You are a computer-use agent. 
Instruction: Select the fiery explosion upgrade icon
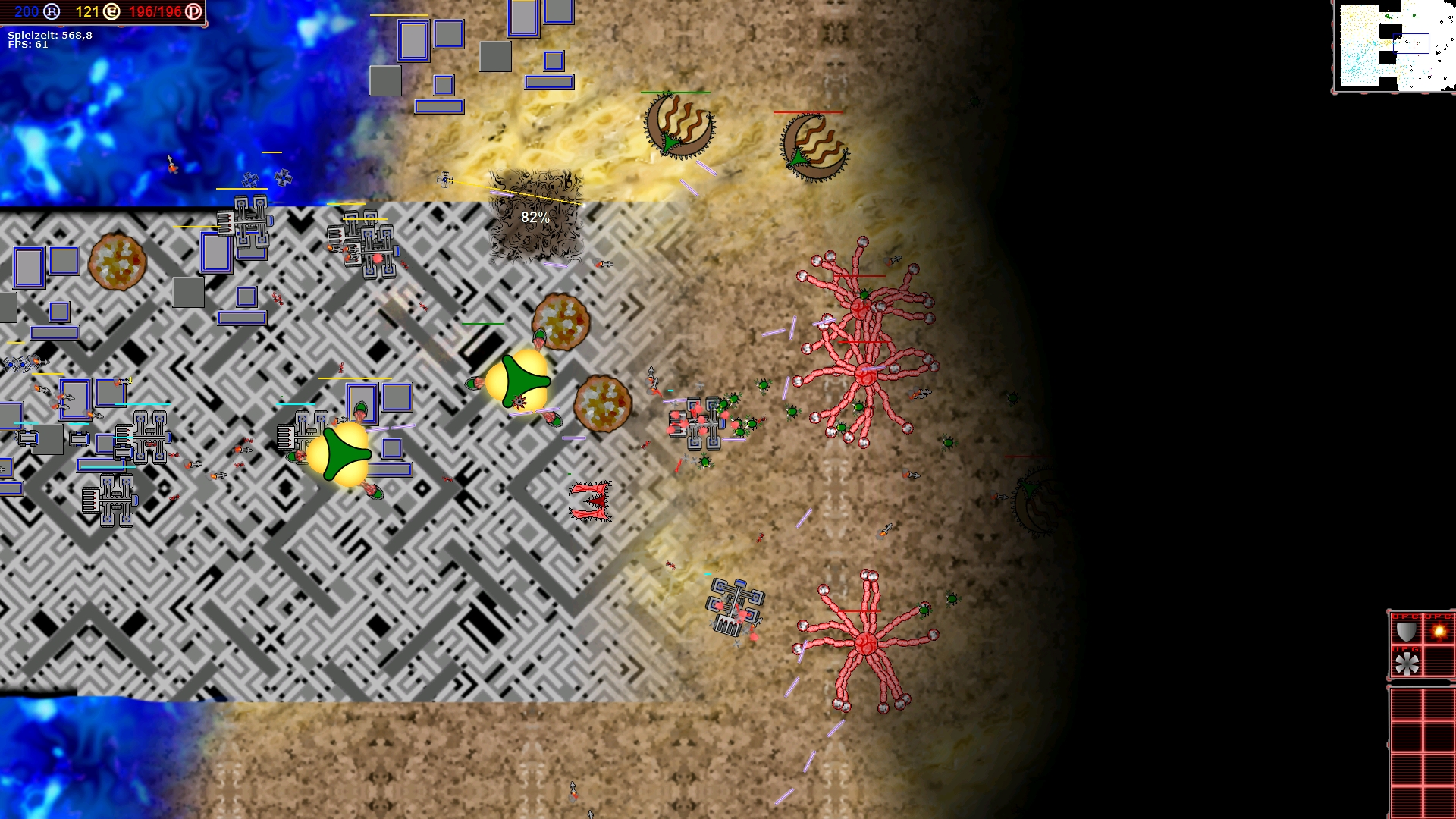pyautogui.click(x=1439, y=630)
